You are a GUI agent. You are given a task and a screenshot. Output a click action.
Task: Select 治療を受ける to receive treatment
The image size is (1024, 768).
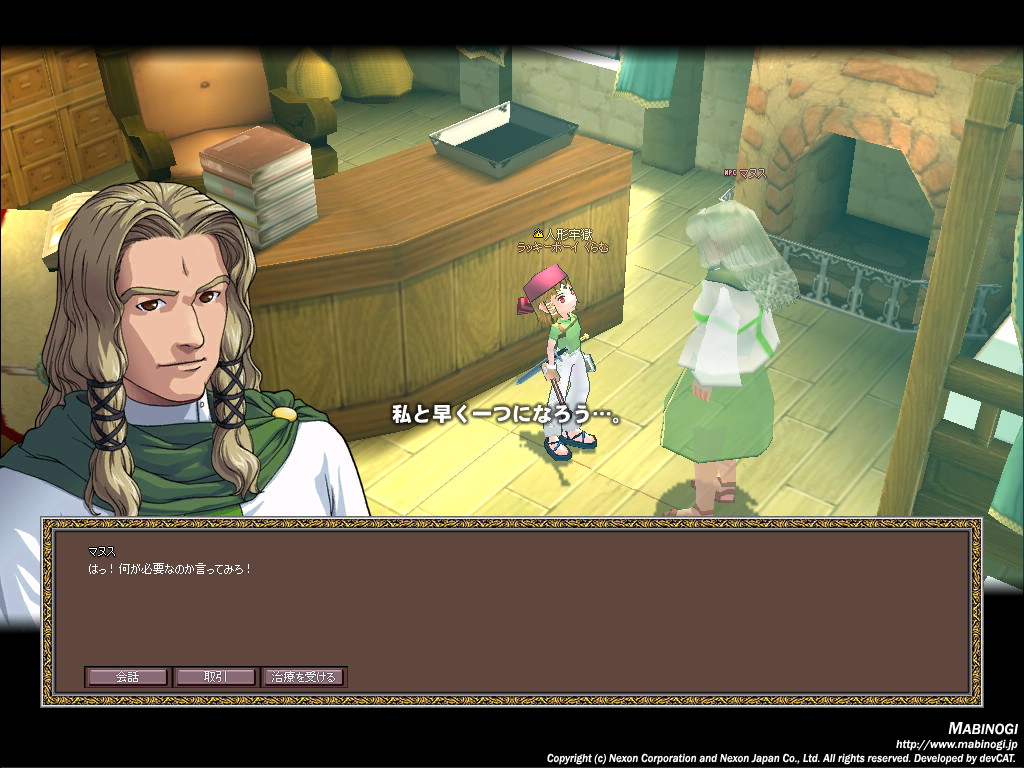pos(304,677)
